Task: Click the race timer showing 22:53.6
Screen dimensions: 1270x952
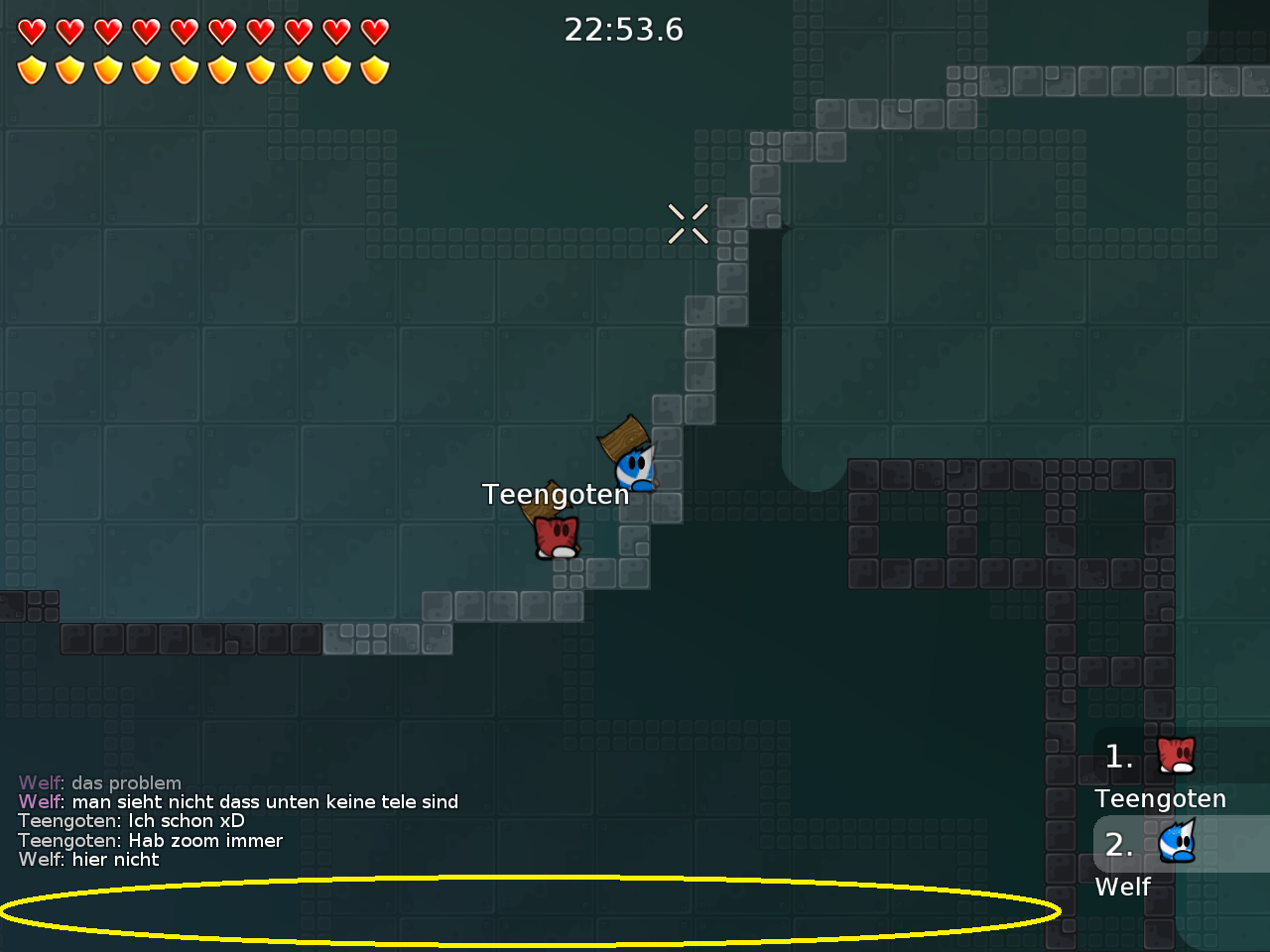Action: click(624, 30)
